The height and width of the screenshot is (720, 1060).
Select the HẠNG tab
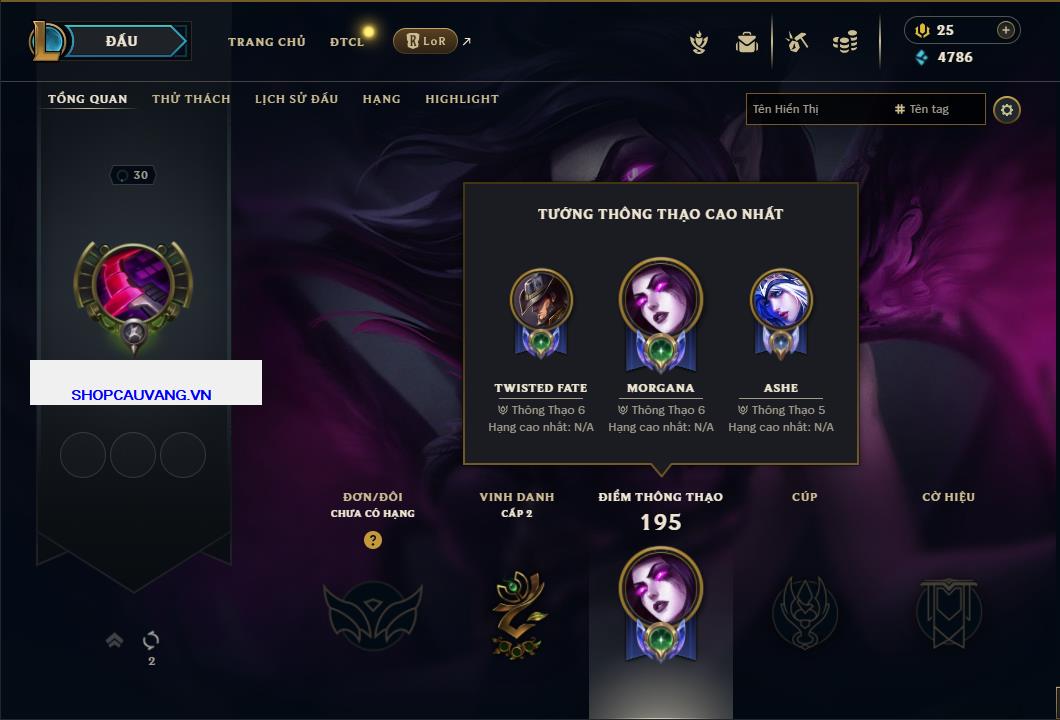(x=381, y=99)
